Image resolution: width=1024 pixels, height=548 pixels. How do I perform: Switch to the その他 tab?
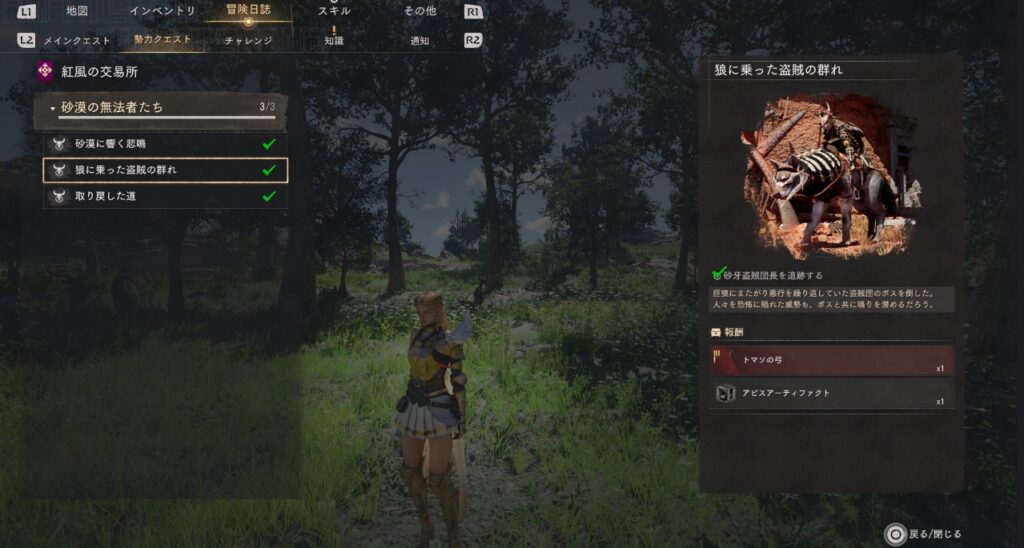(420, 11)
